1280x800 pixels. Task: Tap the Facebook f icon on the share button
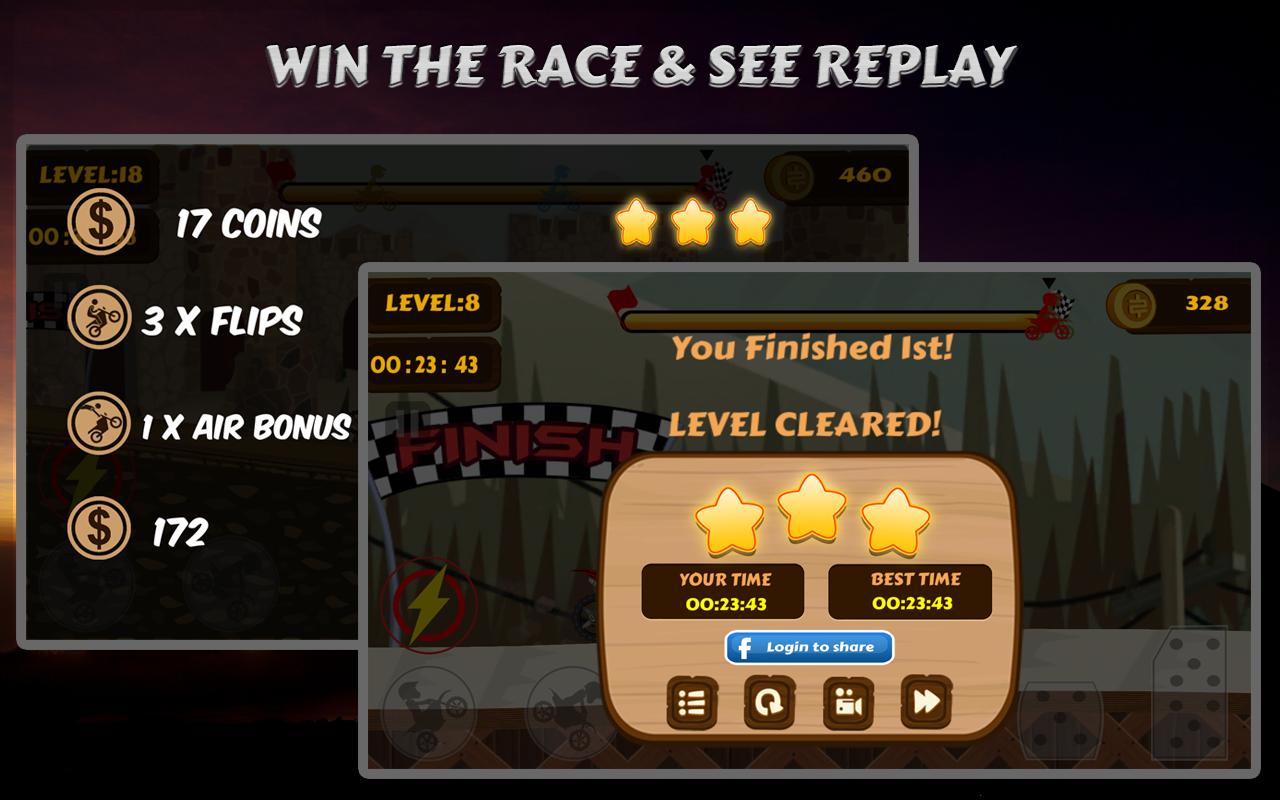tap(745, 647)
